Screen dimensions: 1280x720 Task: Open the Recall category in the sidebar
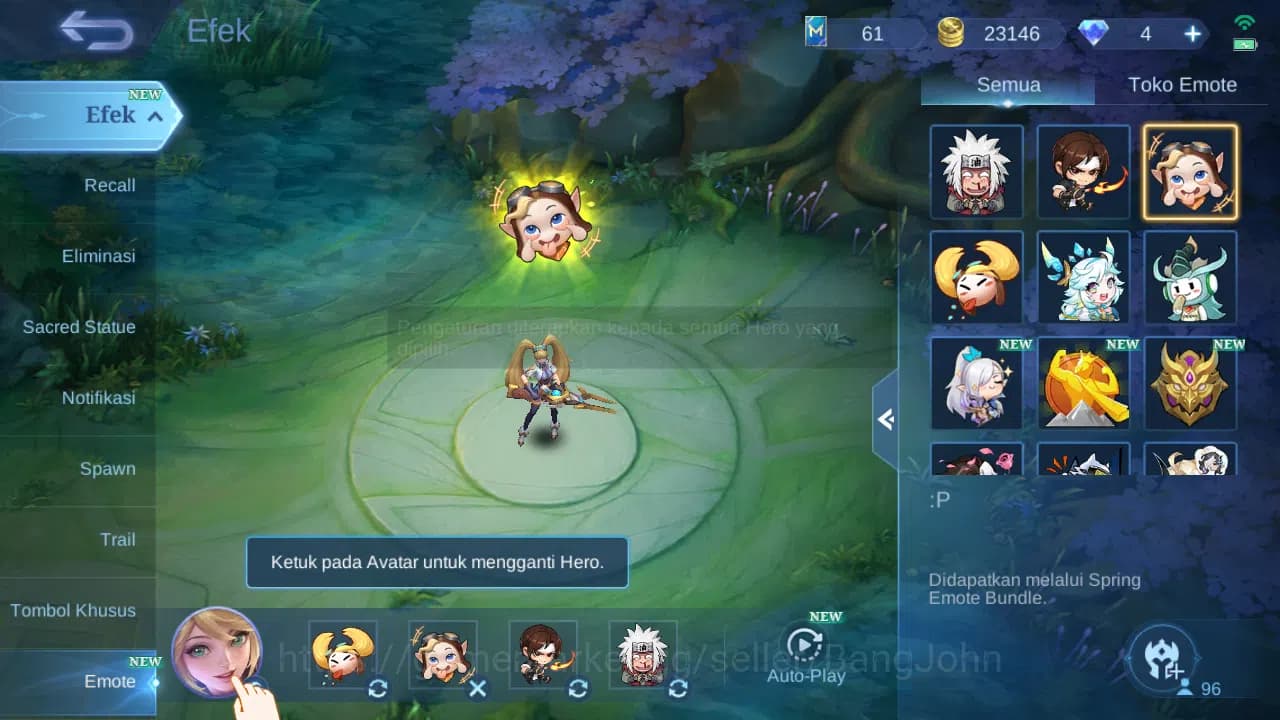click(x=108, y=185)
